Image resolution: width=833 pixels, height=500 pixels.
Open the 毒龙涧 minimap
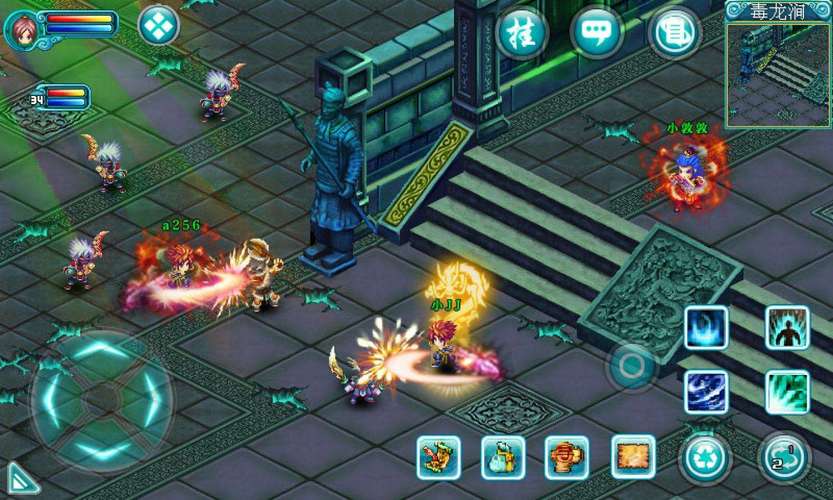(778, 72)
